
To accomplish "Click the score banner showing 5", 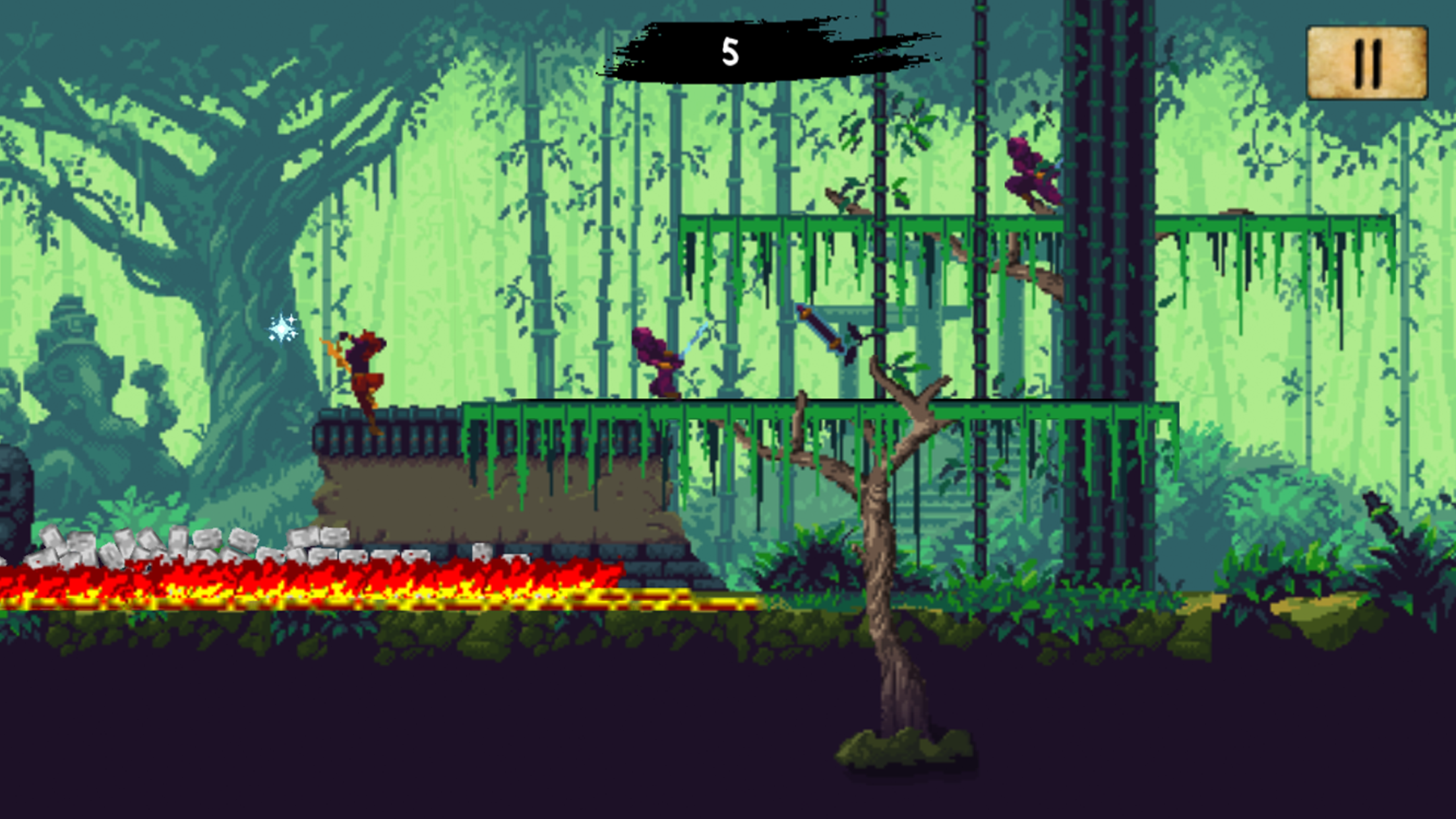I will click(x=730, y=51).
